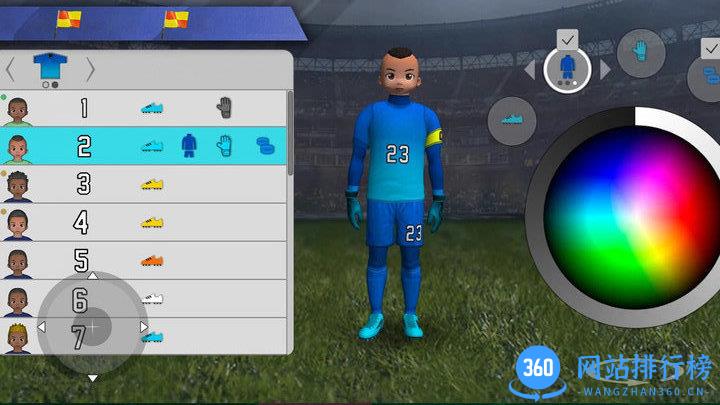Select player 2's blue kit icon

click(x=189, y=146)
